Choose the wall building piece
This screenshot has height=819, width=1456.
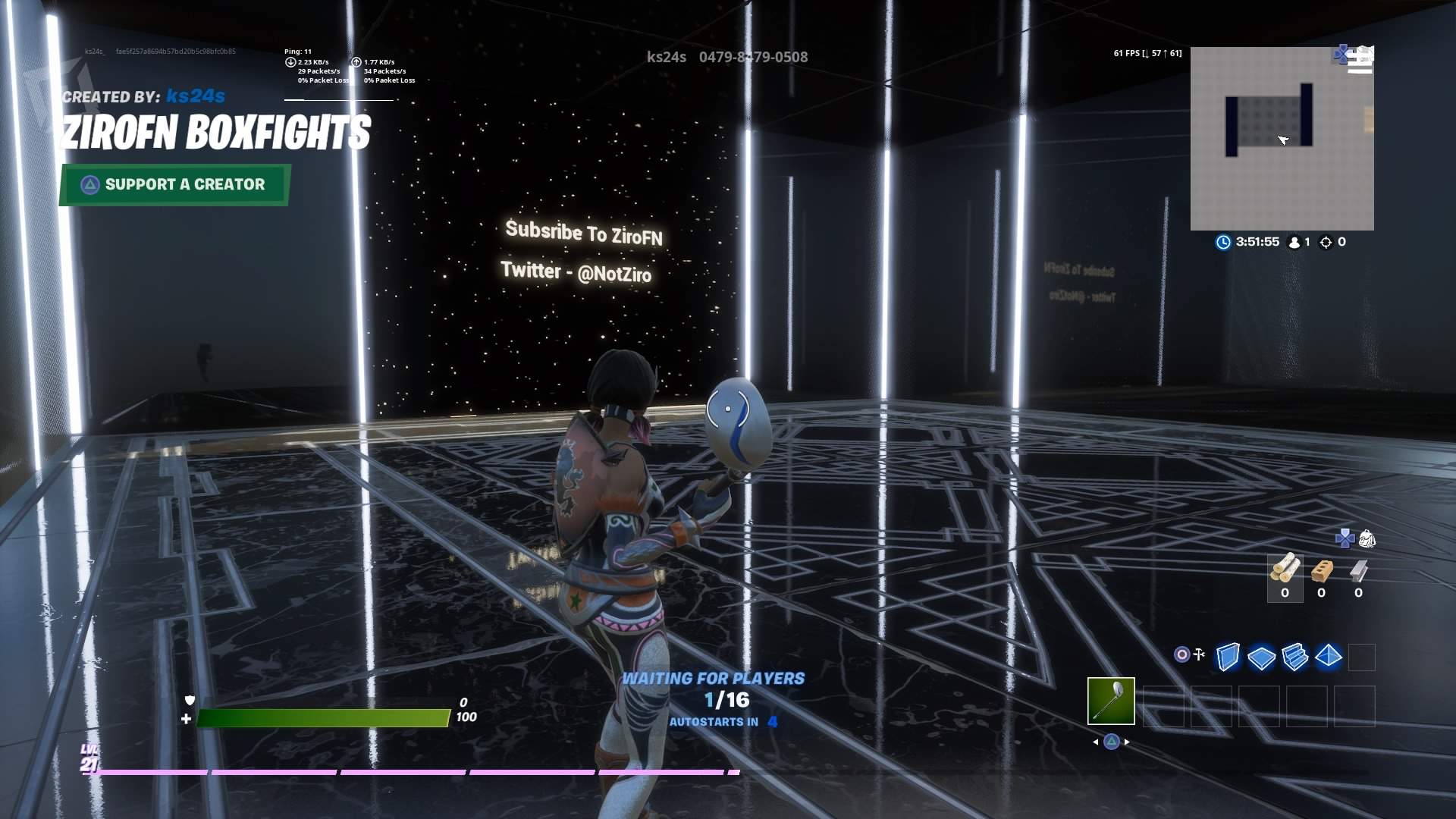click(1228, 657)
